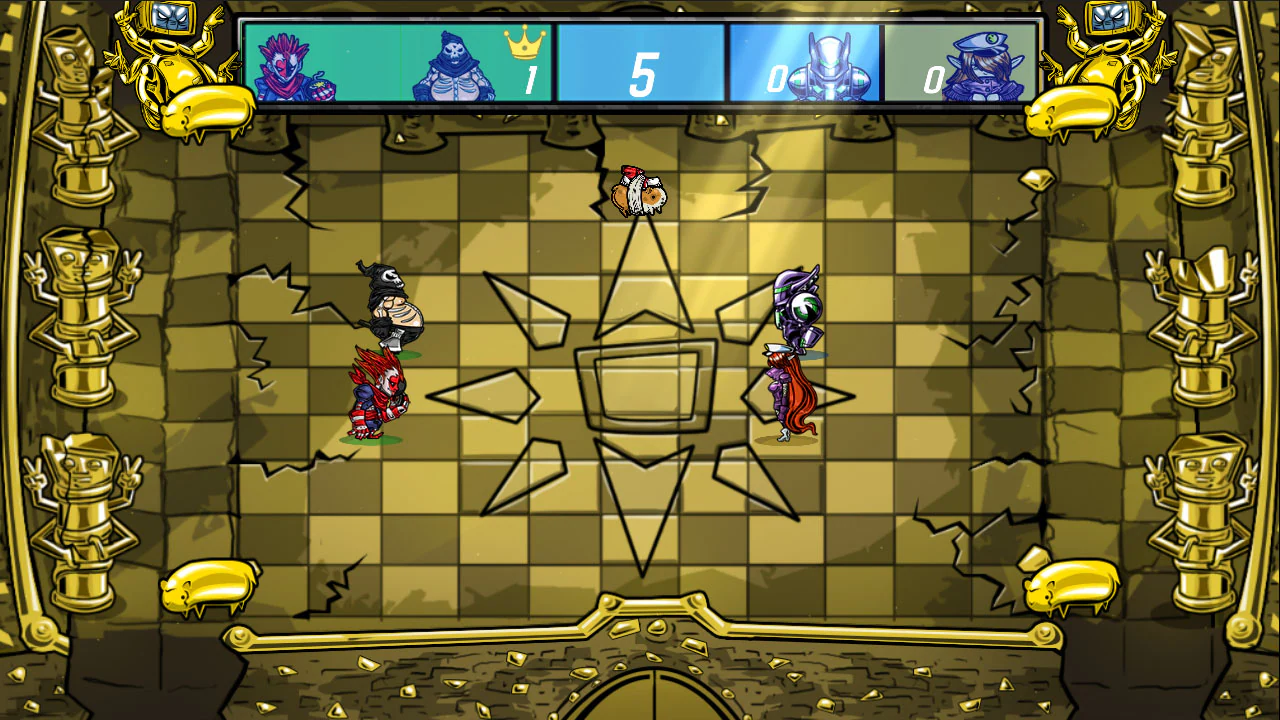Click the golden robot statue in top-right corner

[1110, 60]
